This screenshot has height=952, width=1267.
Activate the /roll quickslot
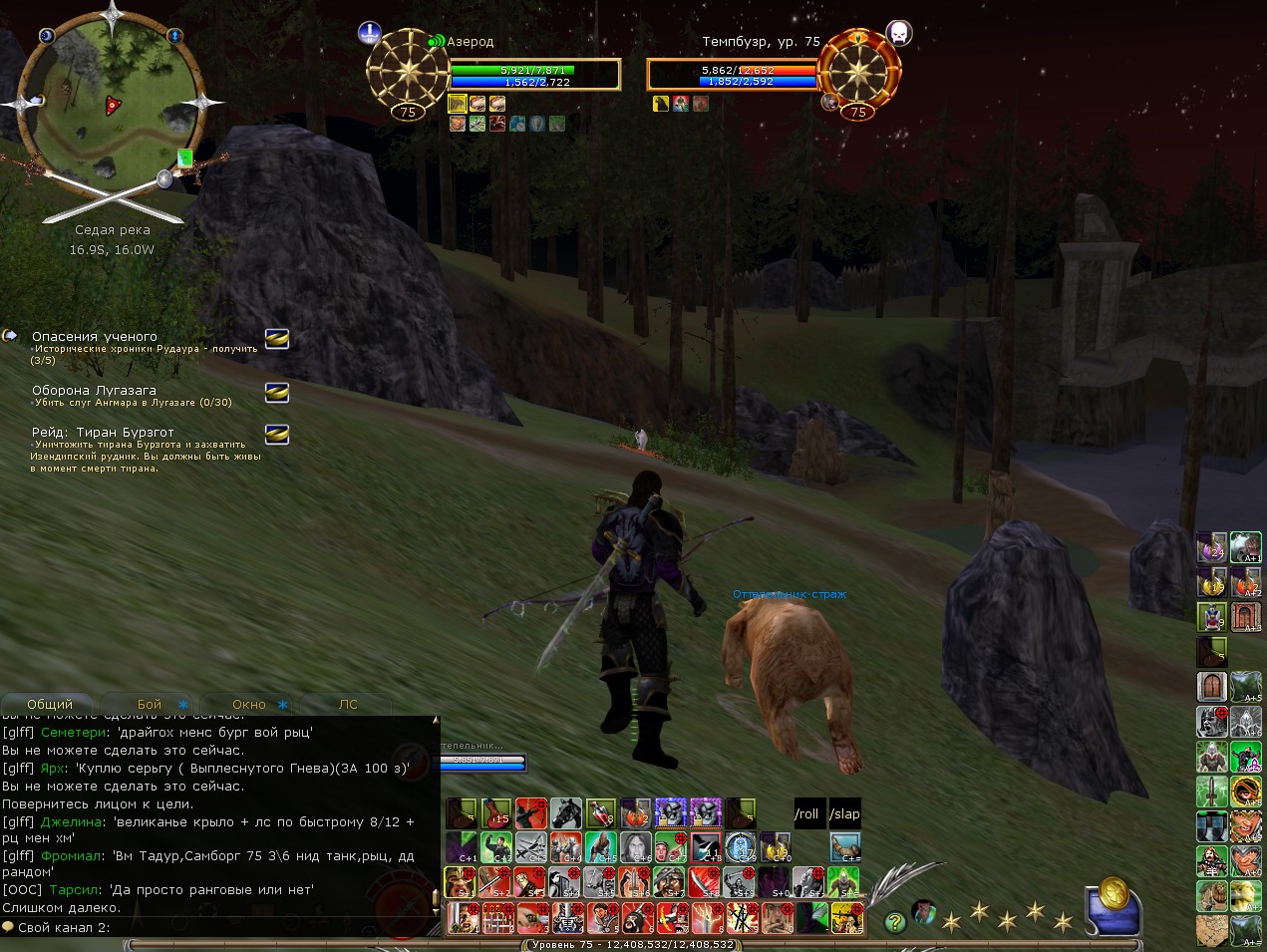pyautogui.click(x=806, y=814)
